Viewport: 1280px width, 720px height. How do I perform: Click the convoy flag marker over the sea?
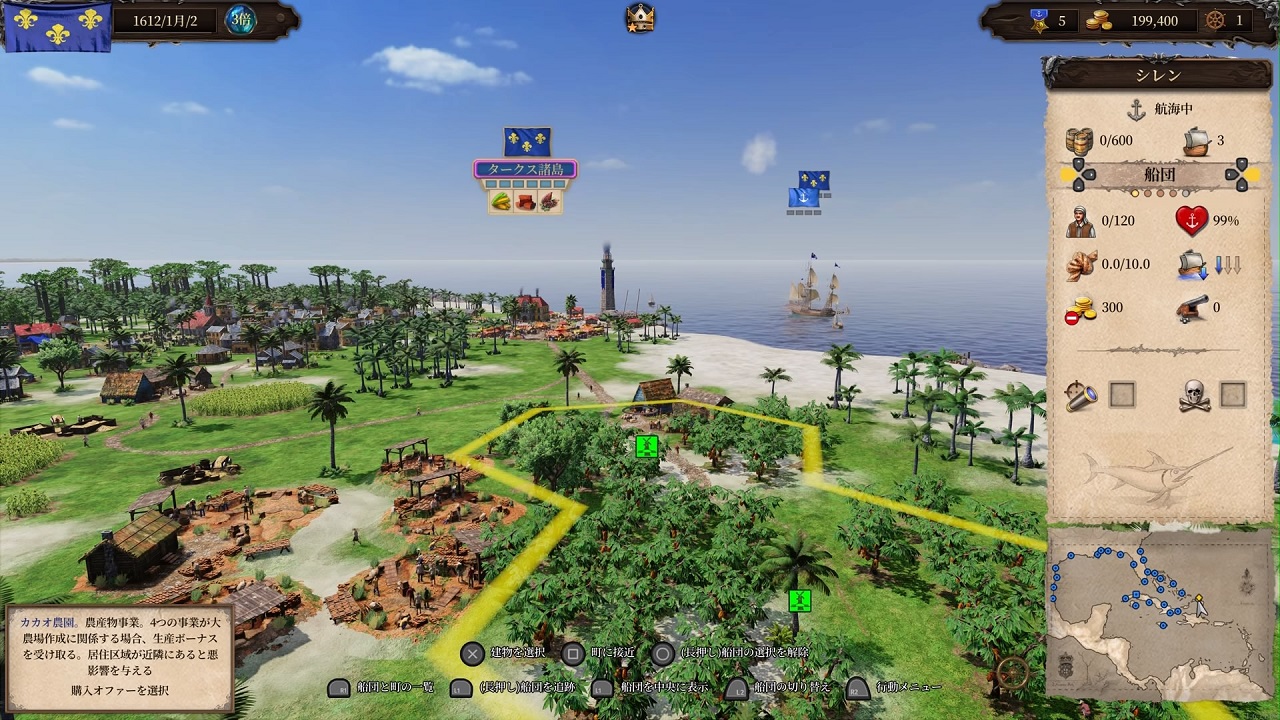coord(808,190)
